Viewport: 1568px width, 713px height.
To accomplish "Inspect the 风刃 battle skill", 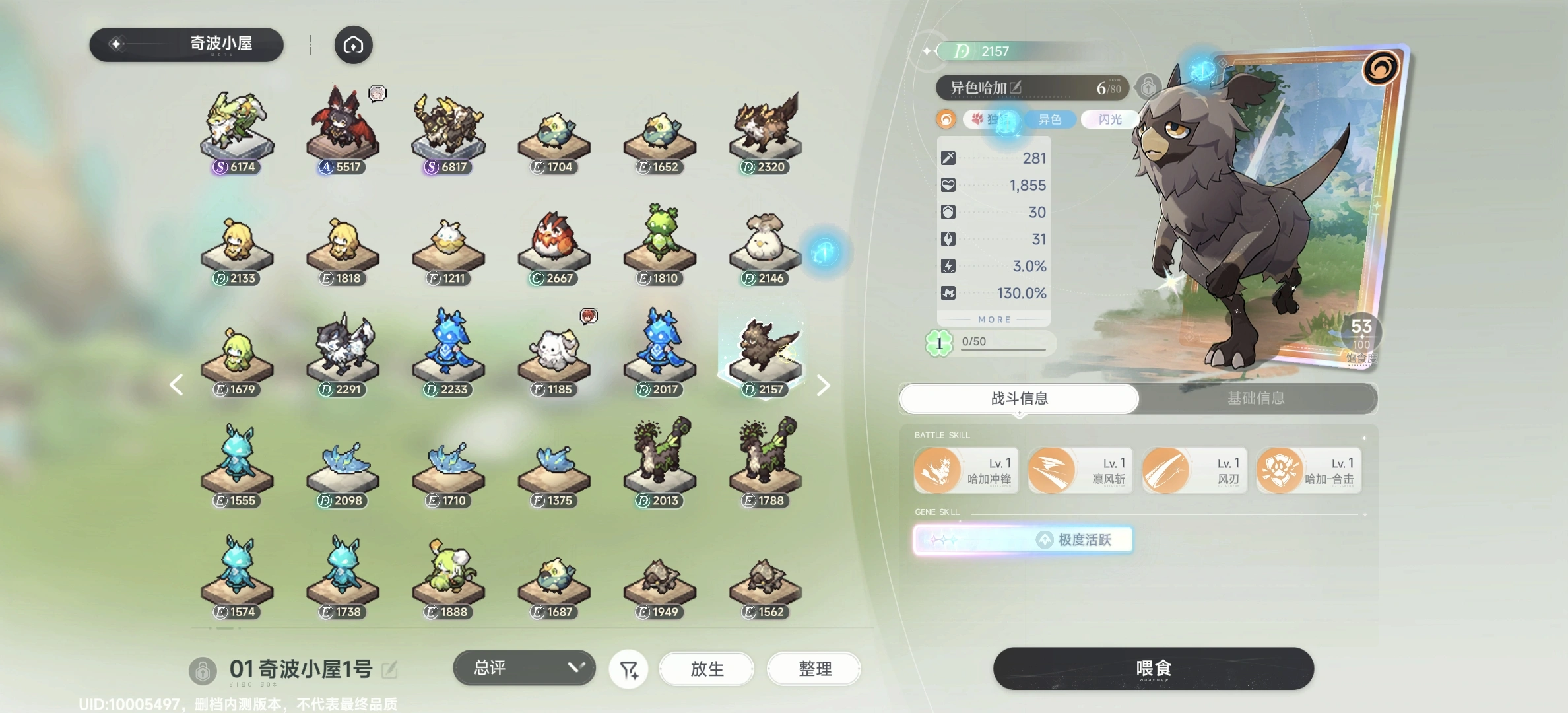I will point(1194,471).
